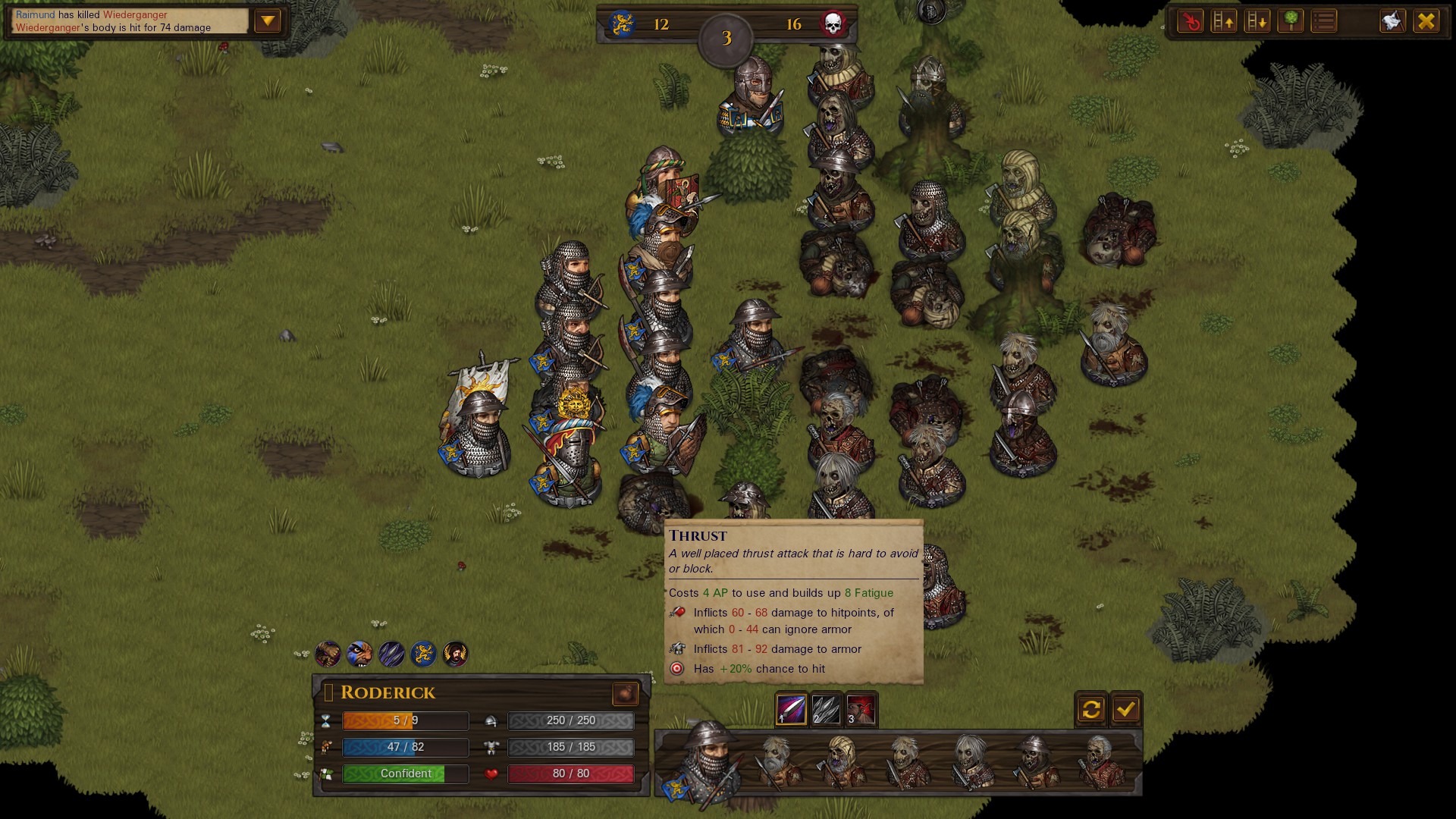Click the white flag retreat button
1456x819 pixels.
coord(1392,21)
